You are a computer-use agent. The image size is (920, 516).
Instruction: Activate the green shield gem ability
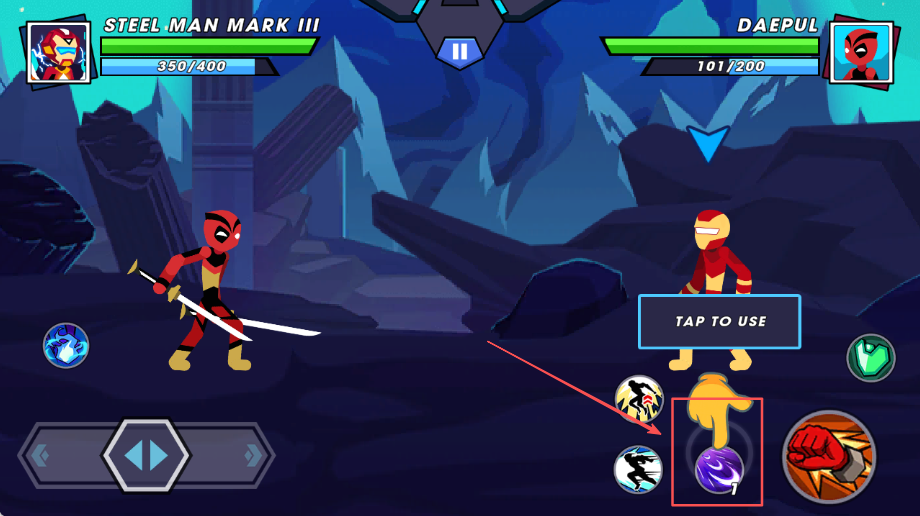click(870, 358)
